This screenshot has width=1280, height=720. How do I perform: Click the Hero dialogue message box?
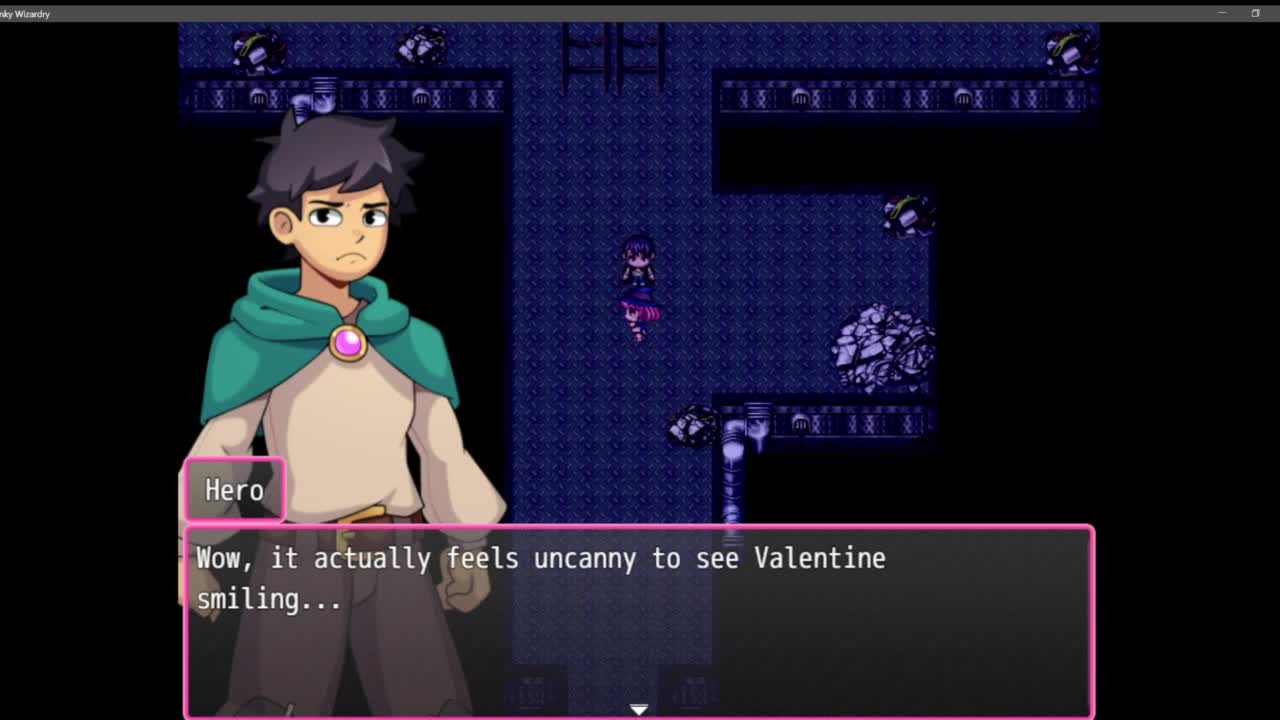click(640, 620)
